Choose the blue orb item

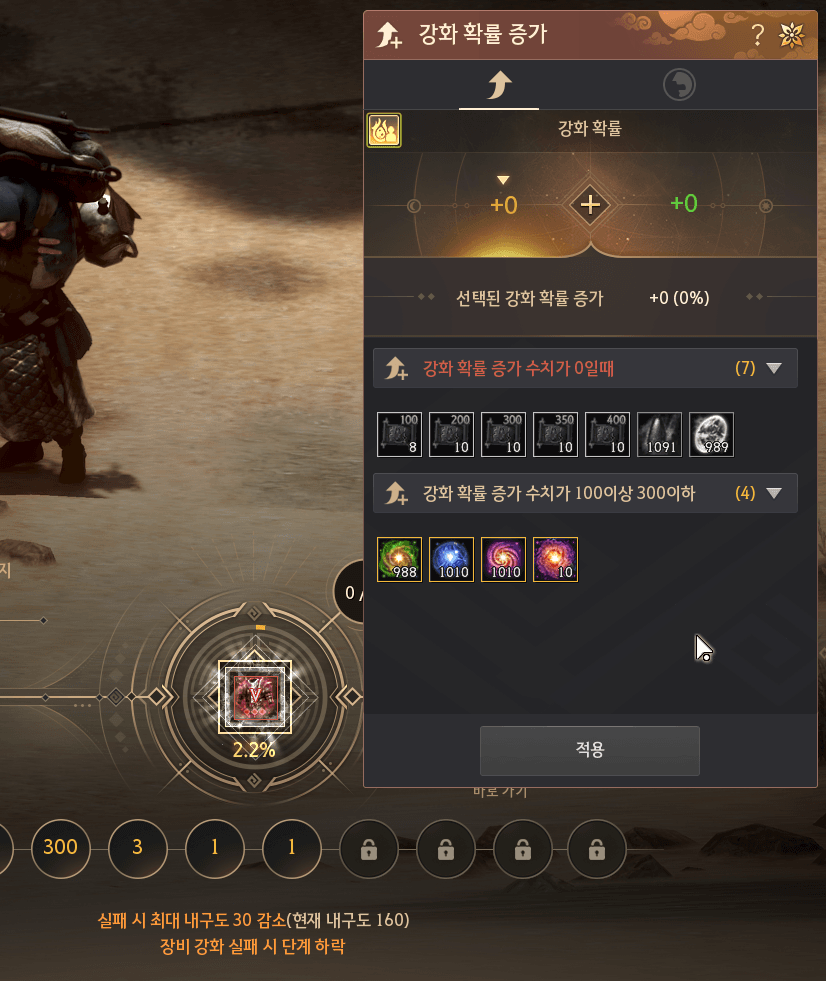pyautogui.click(x=451, y=559)
